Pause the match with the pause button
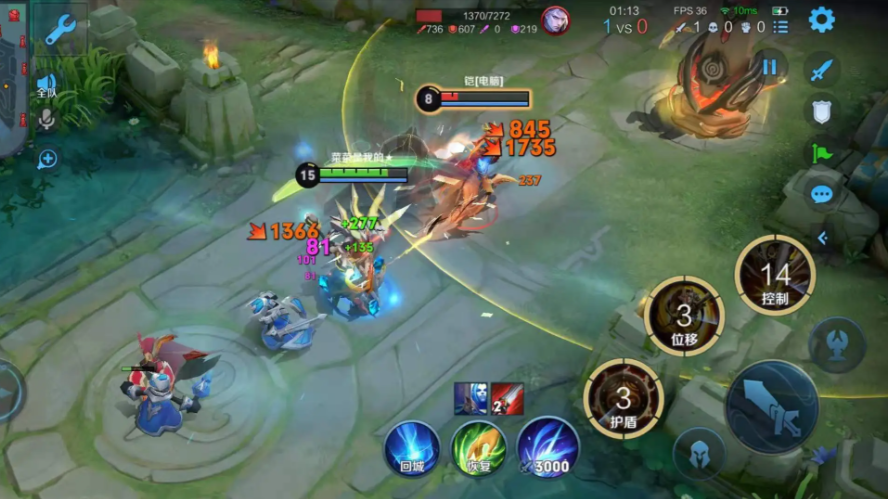This screenshot has height=499, width=888. click(769, 67)
